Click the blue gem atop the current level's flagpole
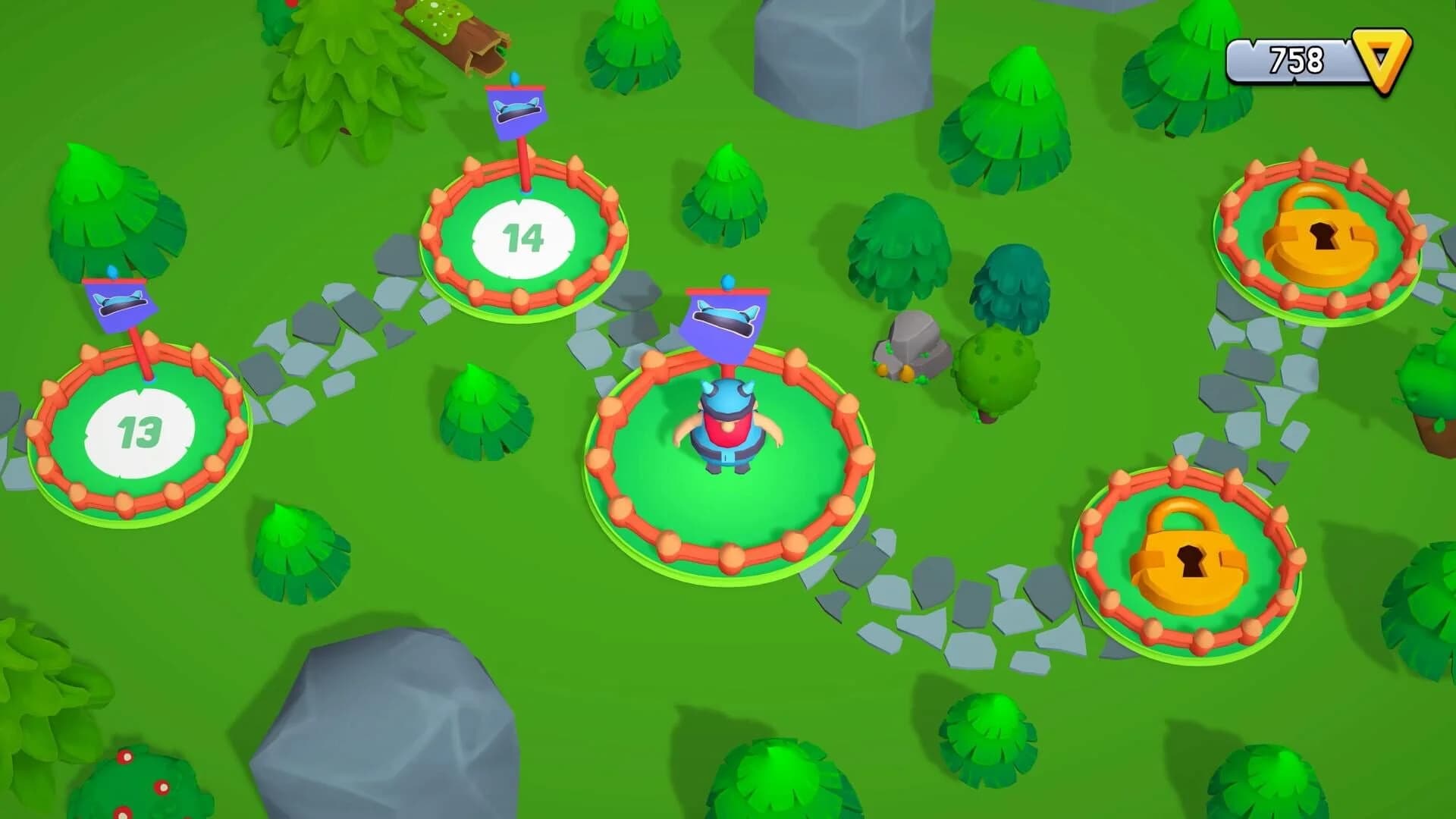The width and height of the screenshot is (1456, 819). [x=727, y=281]
